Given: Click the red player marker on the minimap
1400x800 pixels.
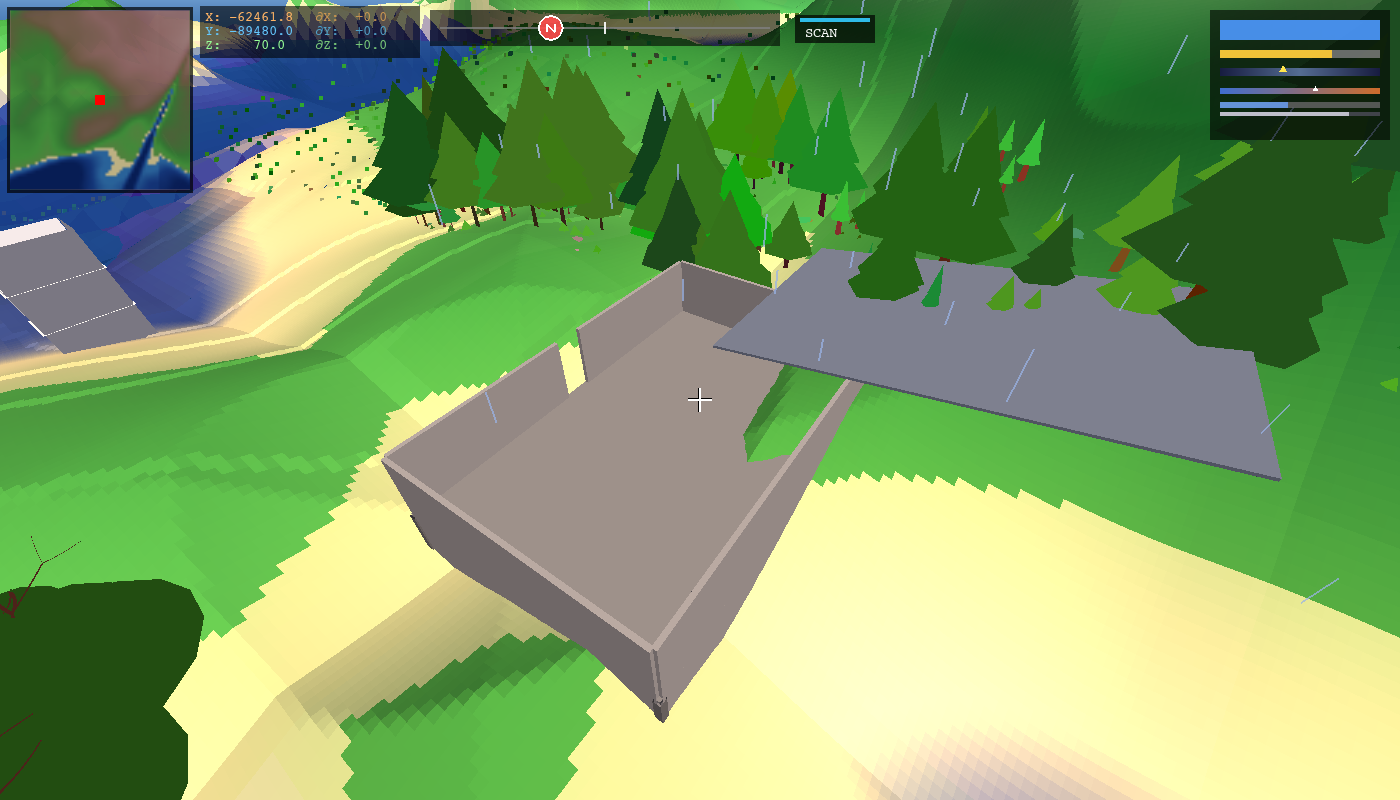Looking at the screenshot, I should coord(98,101).
